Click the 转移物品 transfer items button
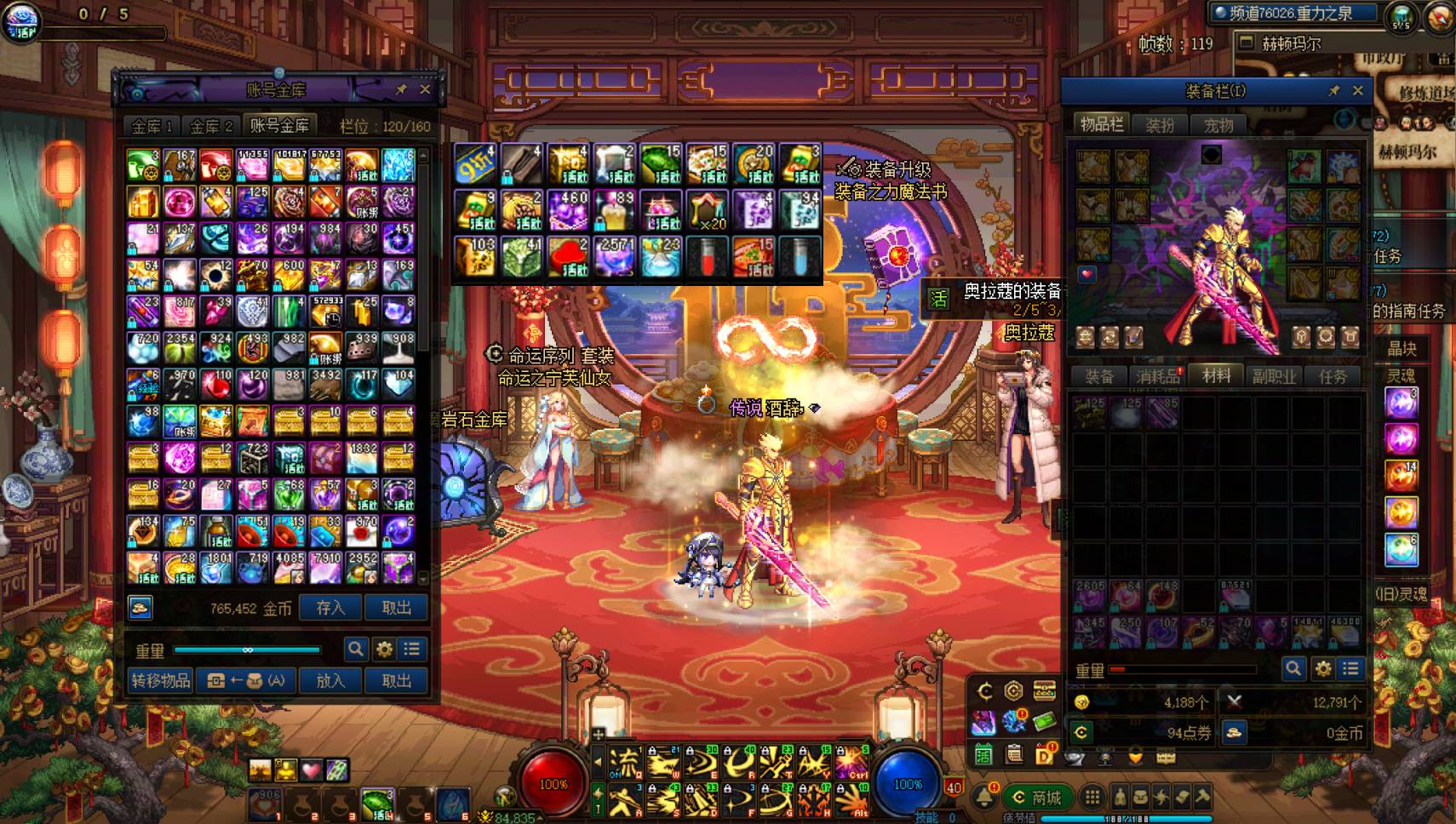 [161, 680]
